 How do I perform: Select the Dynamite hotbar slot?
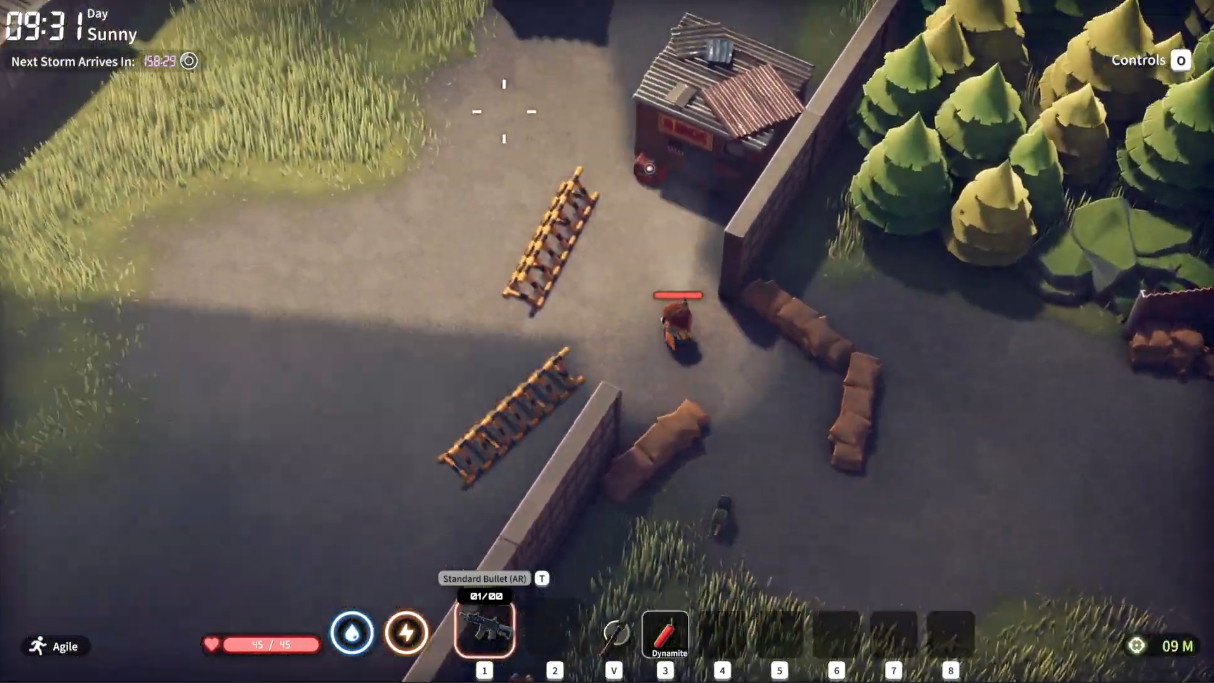pyautogui.click(x=665, y=634)
